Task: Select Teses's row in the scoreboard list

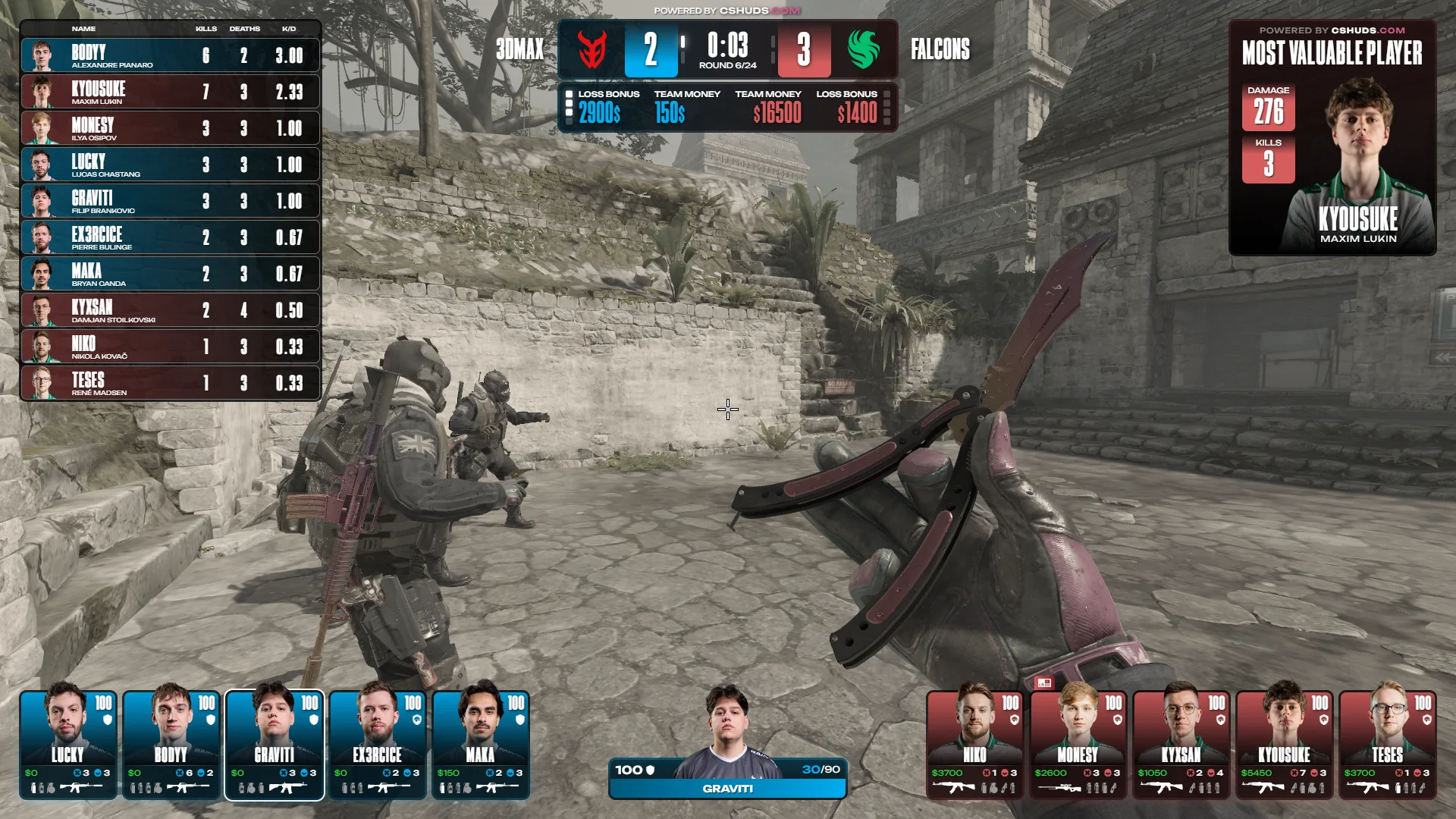Action: (171, 383)
